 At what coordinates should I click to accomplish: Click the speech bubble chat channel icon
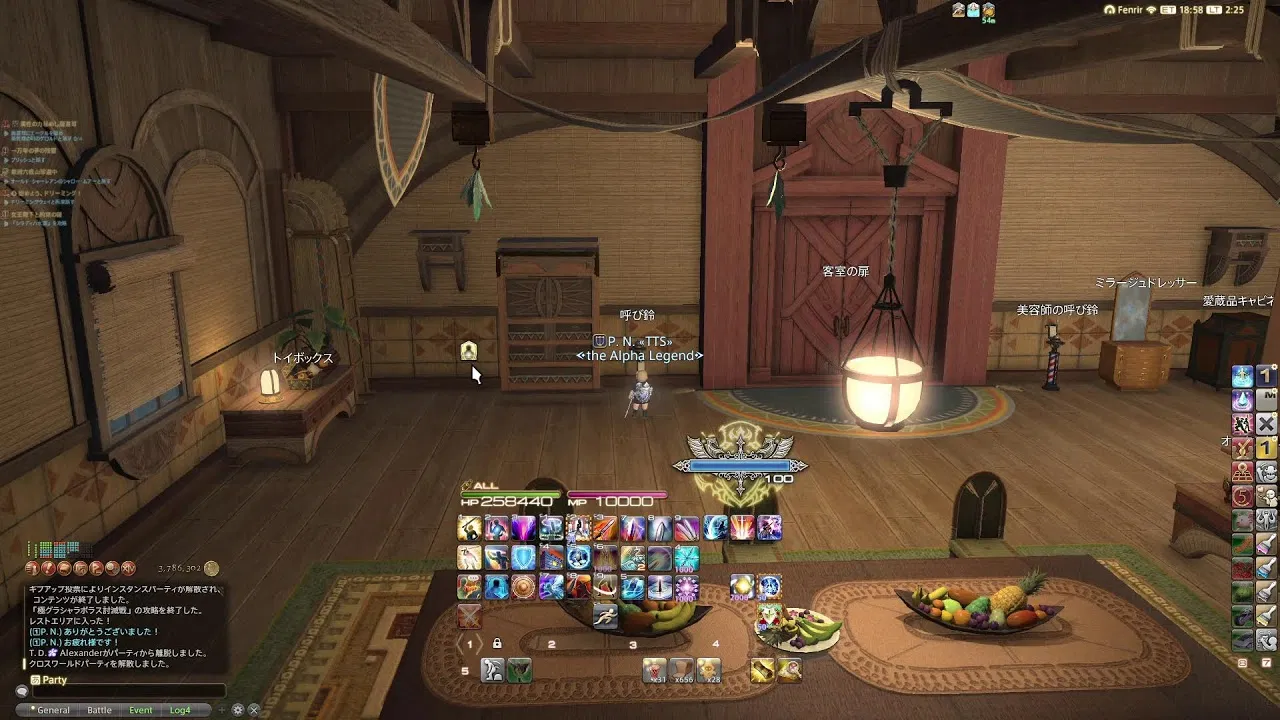point(21,691)
